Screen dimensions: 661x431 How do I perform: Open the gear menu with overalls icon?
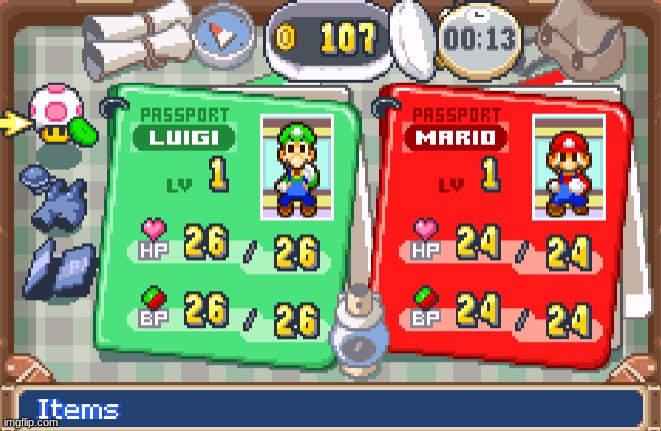pyautogui.click(x=59, y=197)
